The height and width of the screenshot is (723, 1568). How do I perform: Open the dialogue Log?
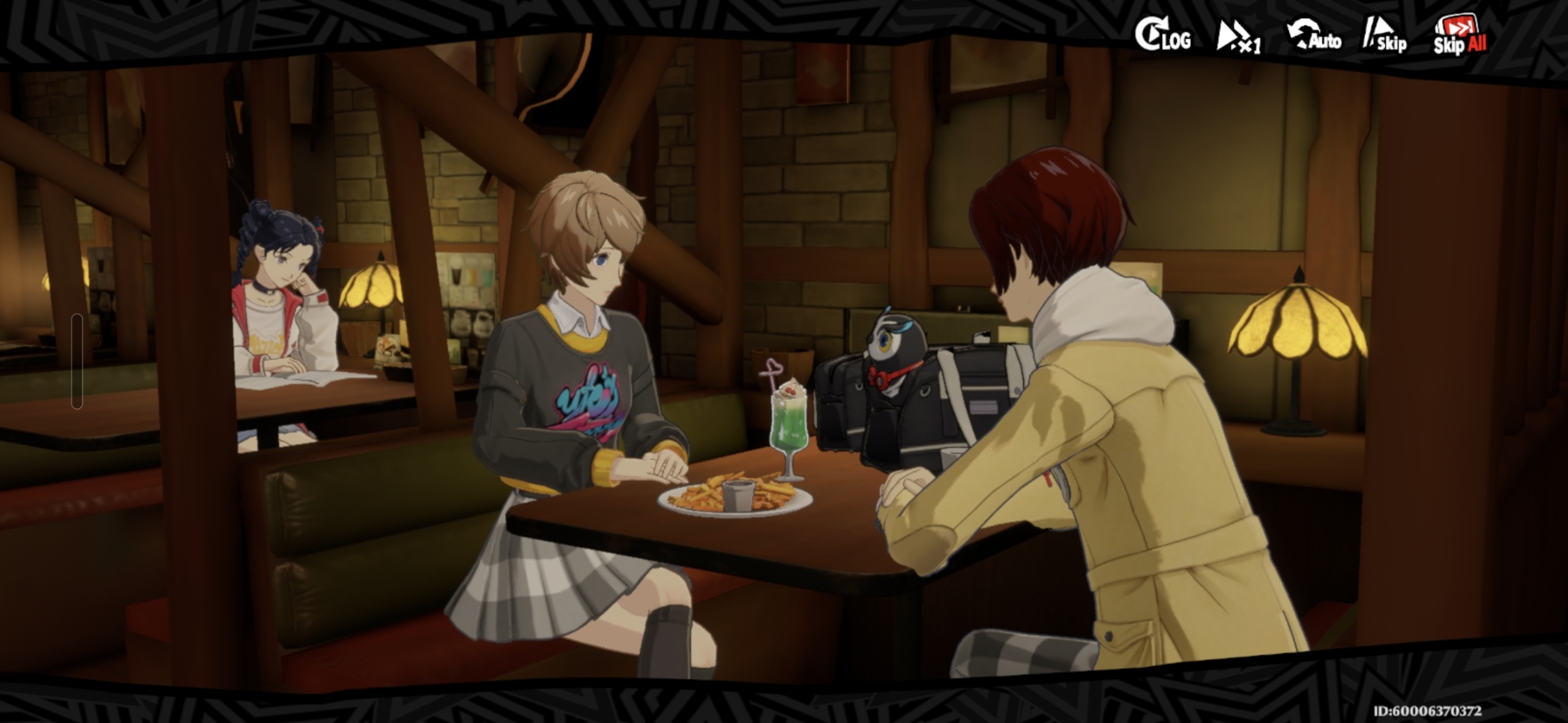coord(1163,35)
